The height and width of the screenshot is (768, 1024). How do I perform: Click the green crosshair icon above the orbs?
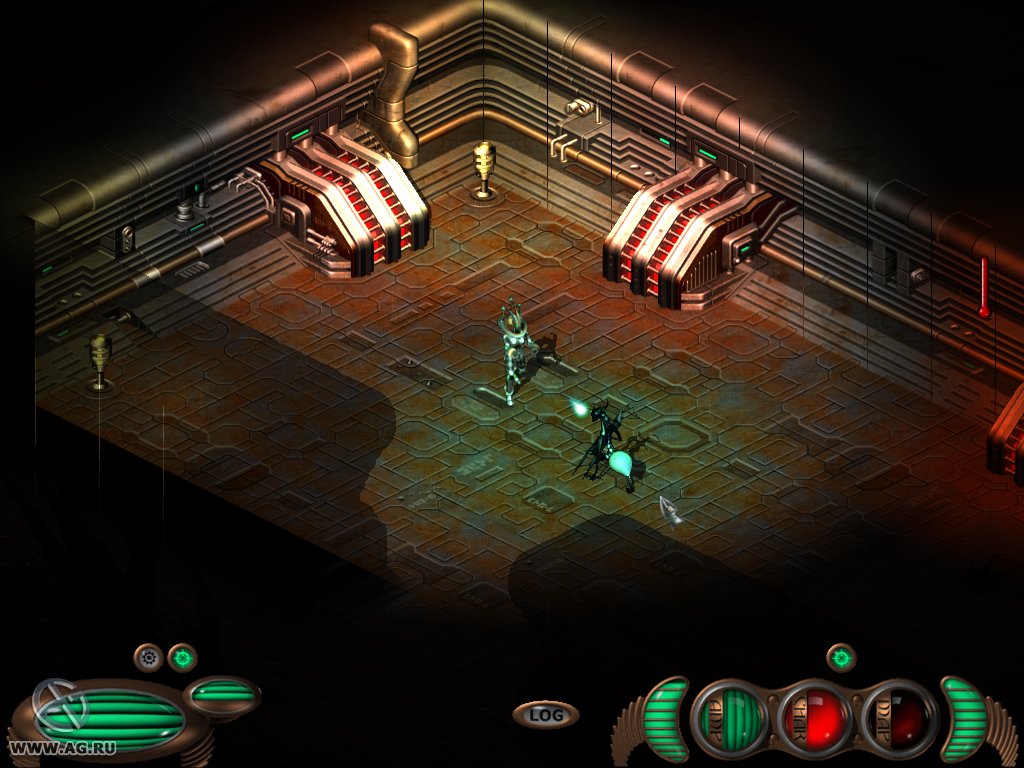841,657
